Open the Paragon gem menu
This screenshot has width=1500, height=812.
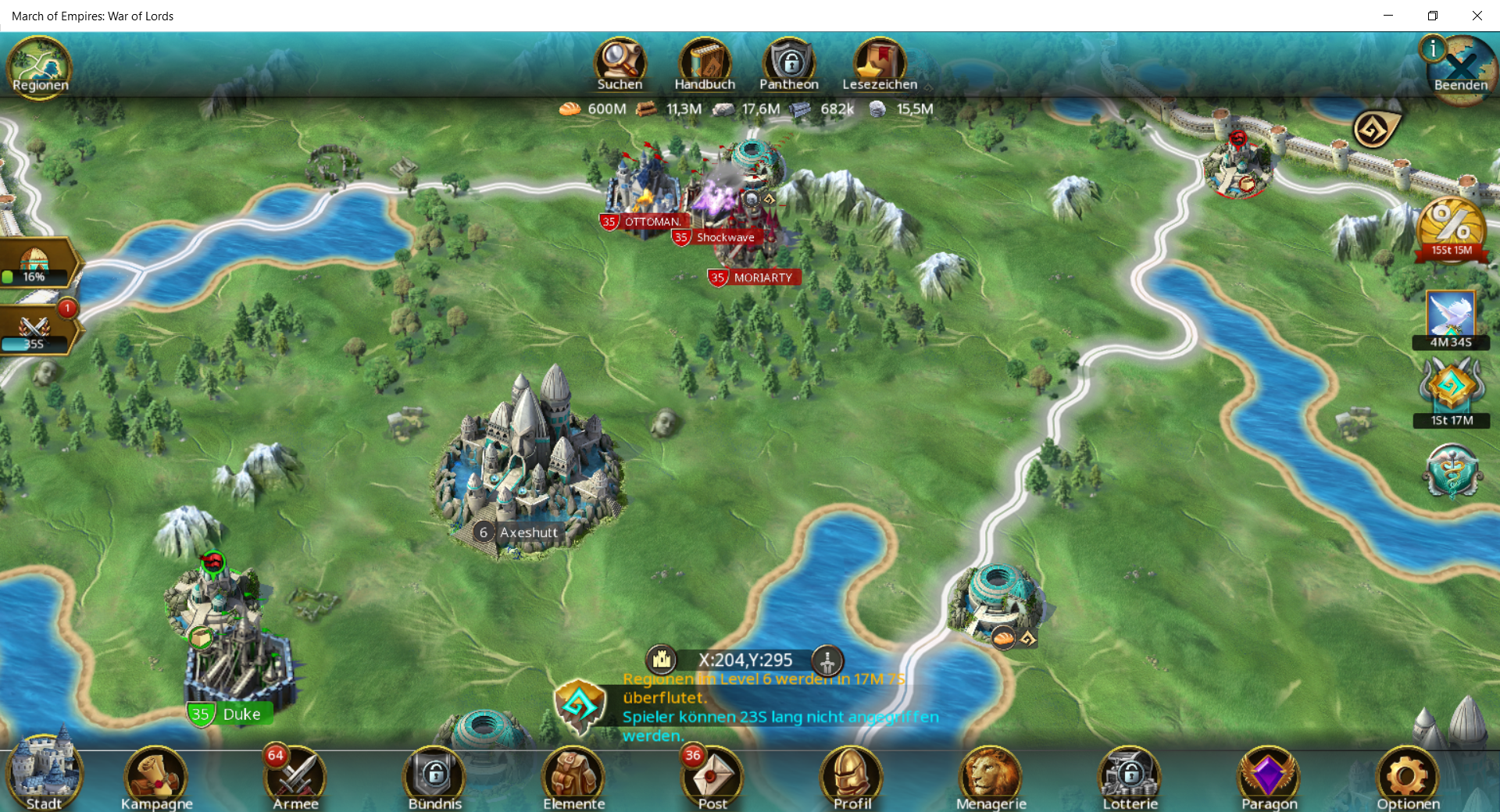click(1269, 777)
